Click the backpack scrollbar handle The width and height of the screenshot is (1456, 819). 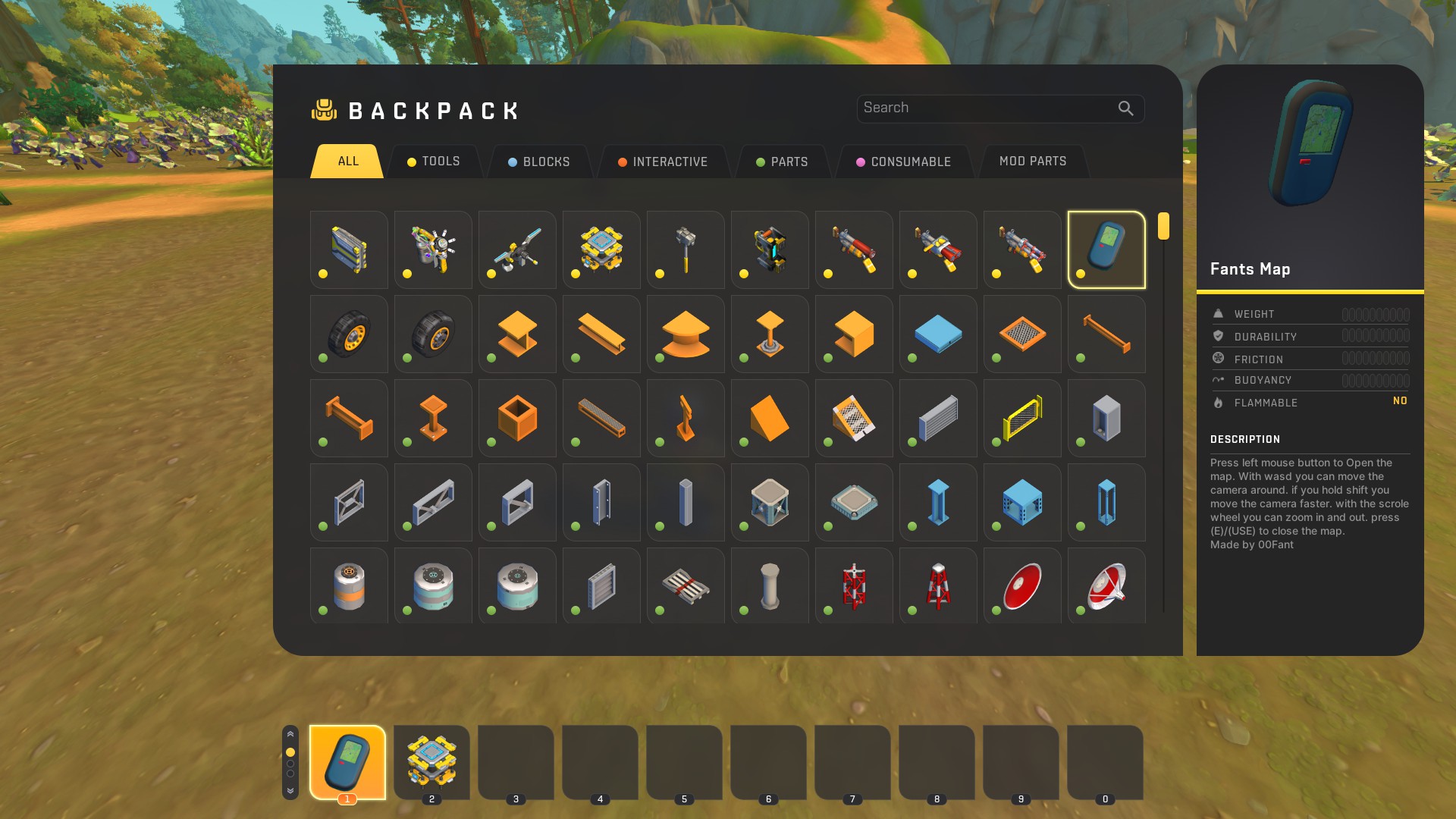1163,226
